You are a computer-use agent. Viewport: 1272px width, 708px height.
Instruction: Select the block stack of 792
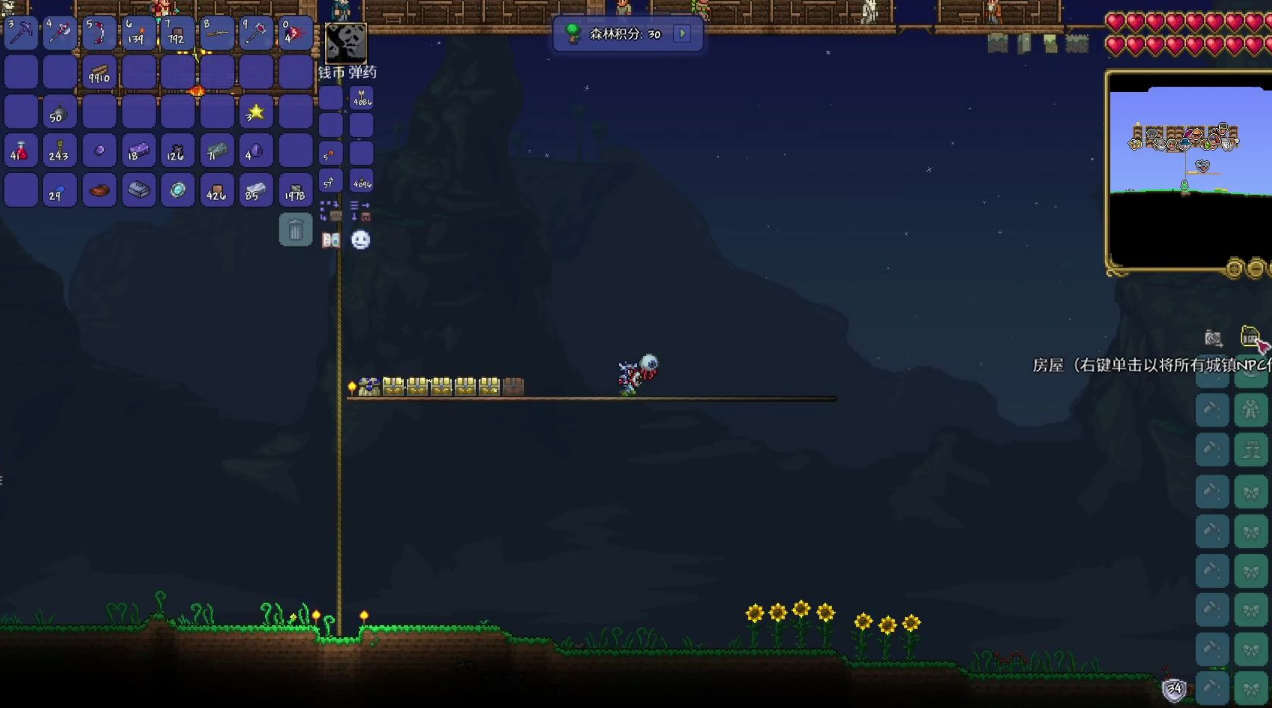[177, 33]
